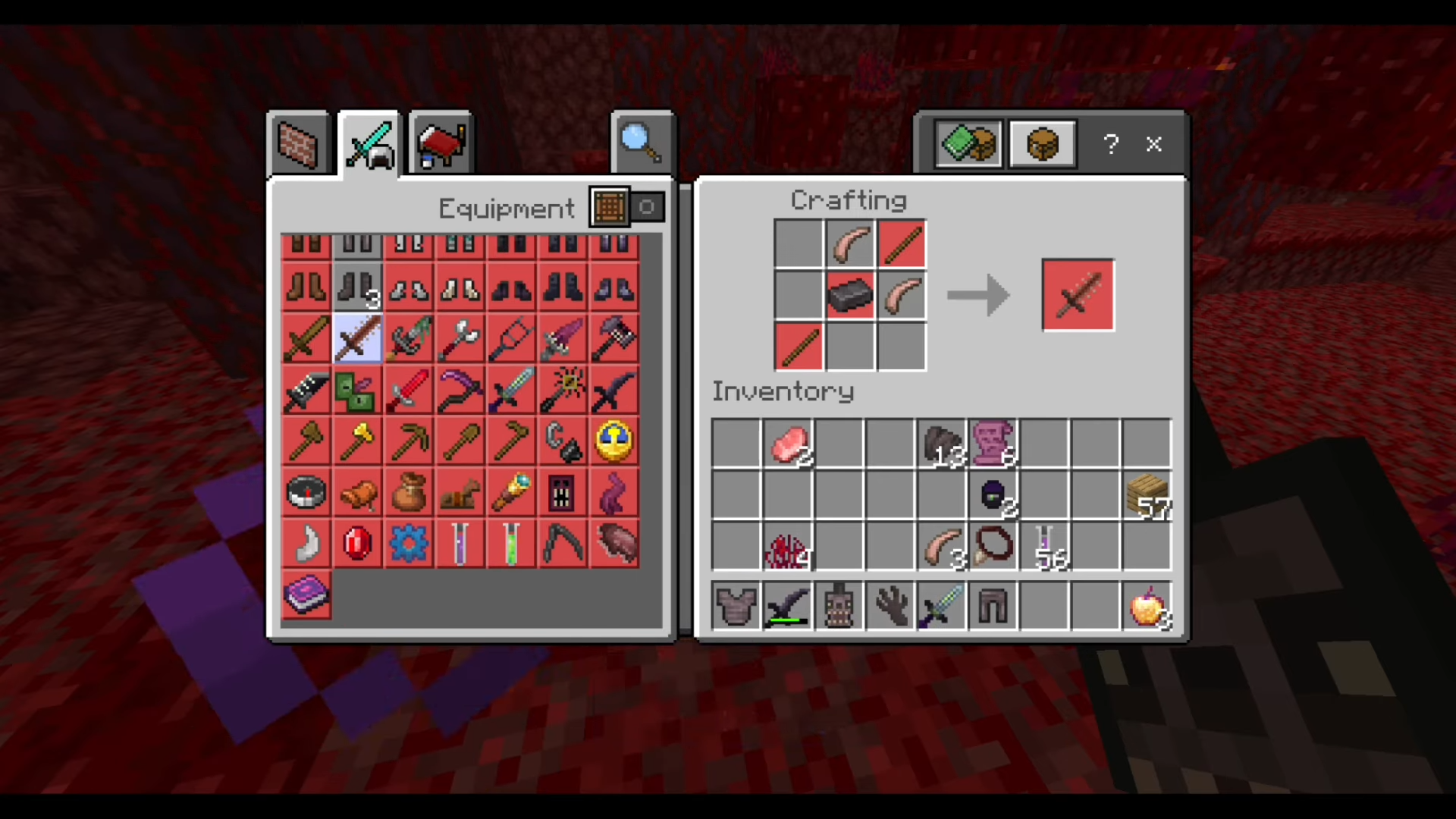Pick the golden apple in the hotbar
This screenshot has height=819, width=1456.
[1147, 607]
